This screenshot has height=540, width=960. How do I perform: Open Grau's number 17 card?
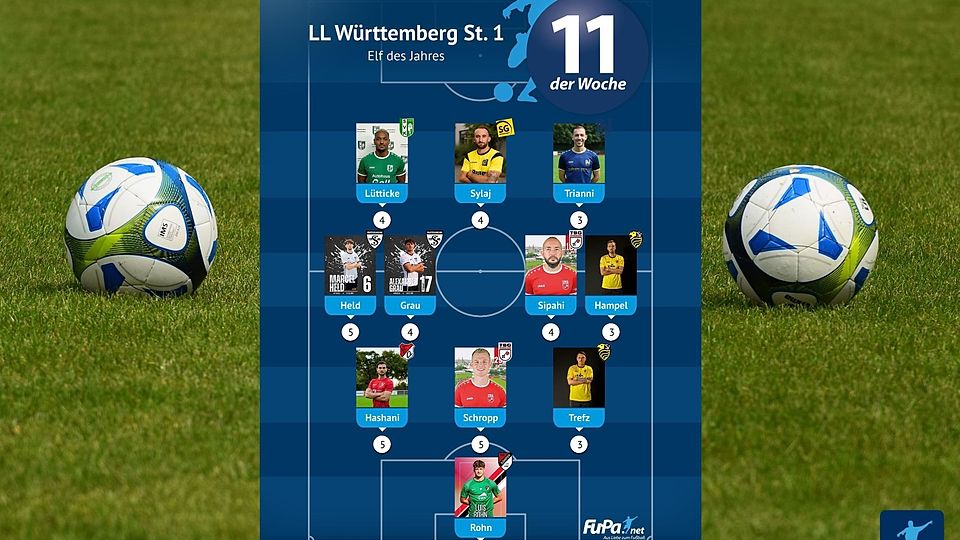(409, 266)
